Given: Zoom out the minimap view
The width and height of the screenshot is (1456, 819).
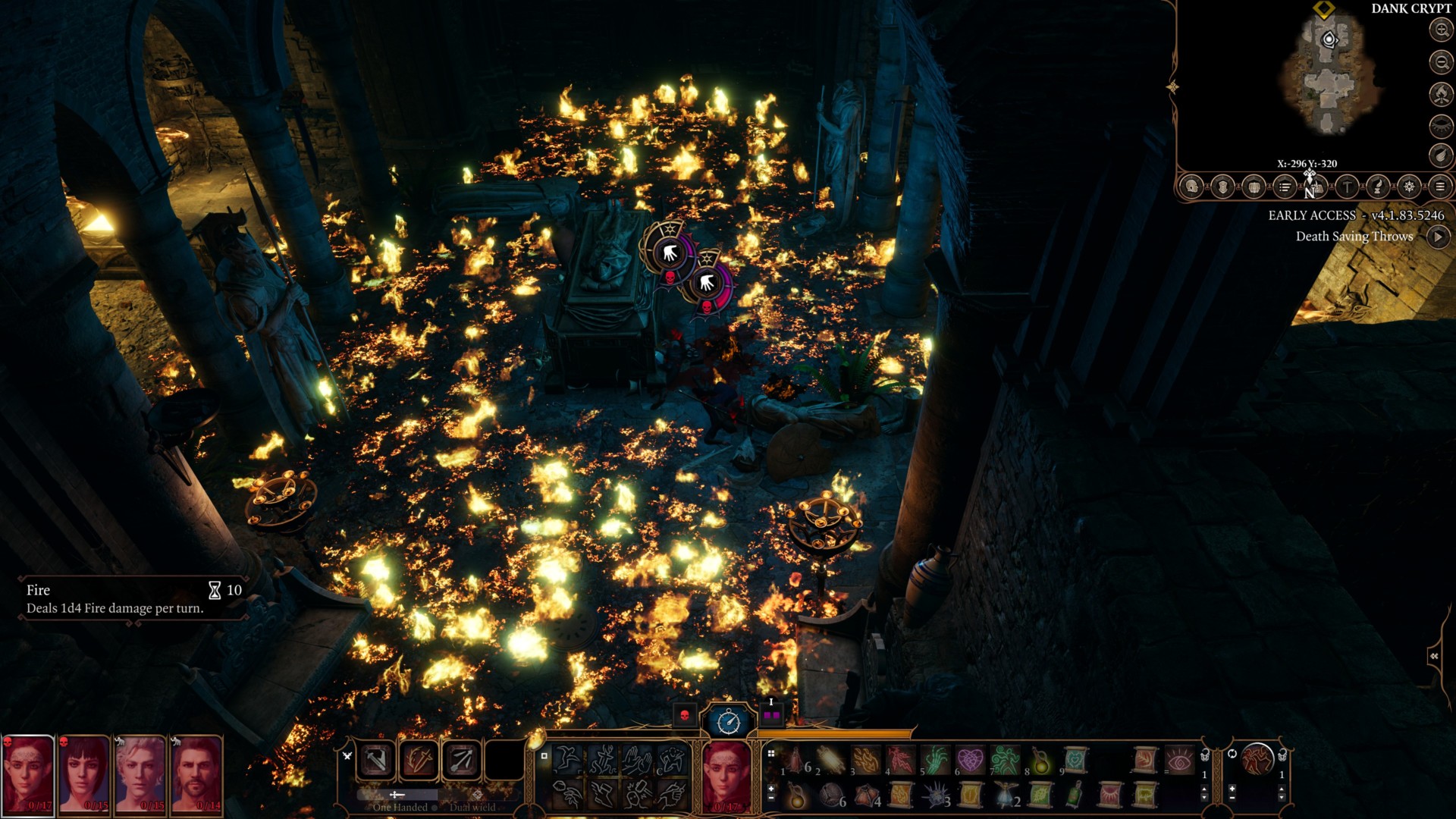Looking at the screenshot, I should 1441,61.
